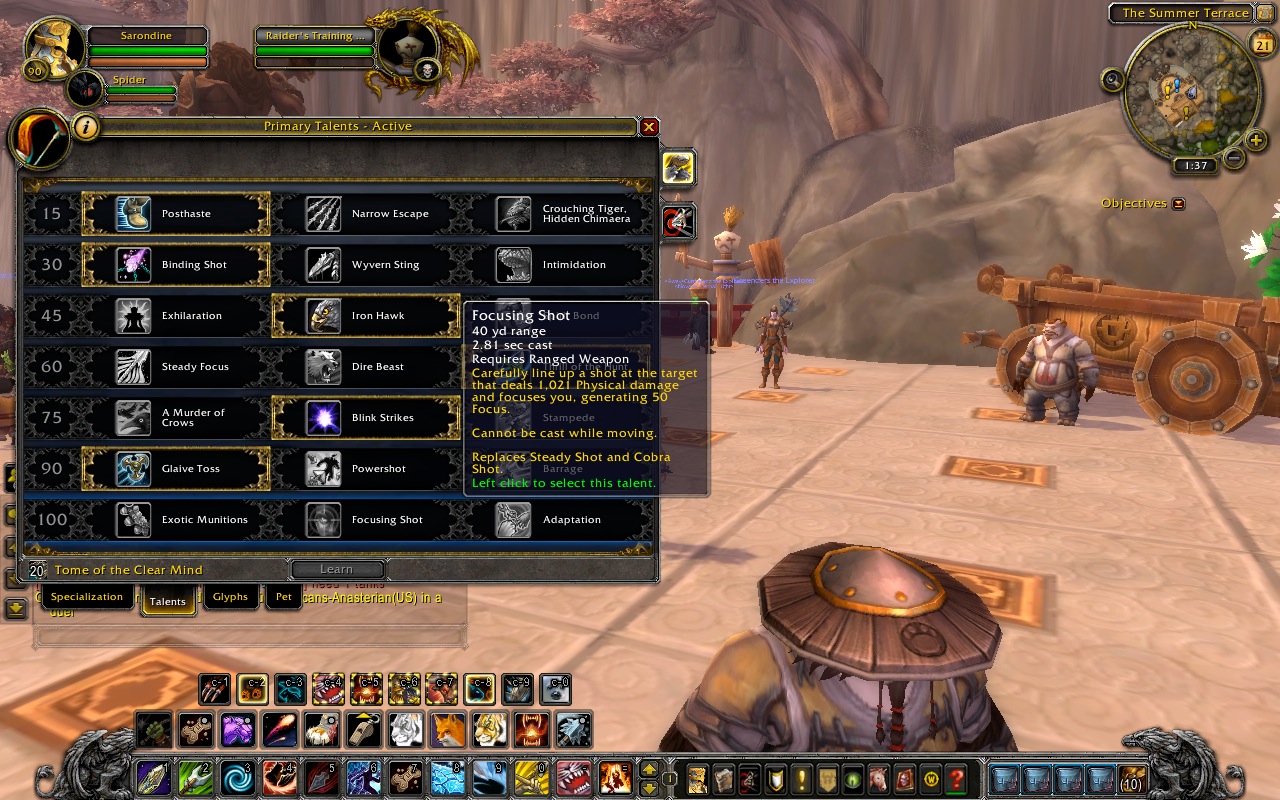
Task: Select the Exotic Munitions talent
Action: 176,520
